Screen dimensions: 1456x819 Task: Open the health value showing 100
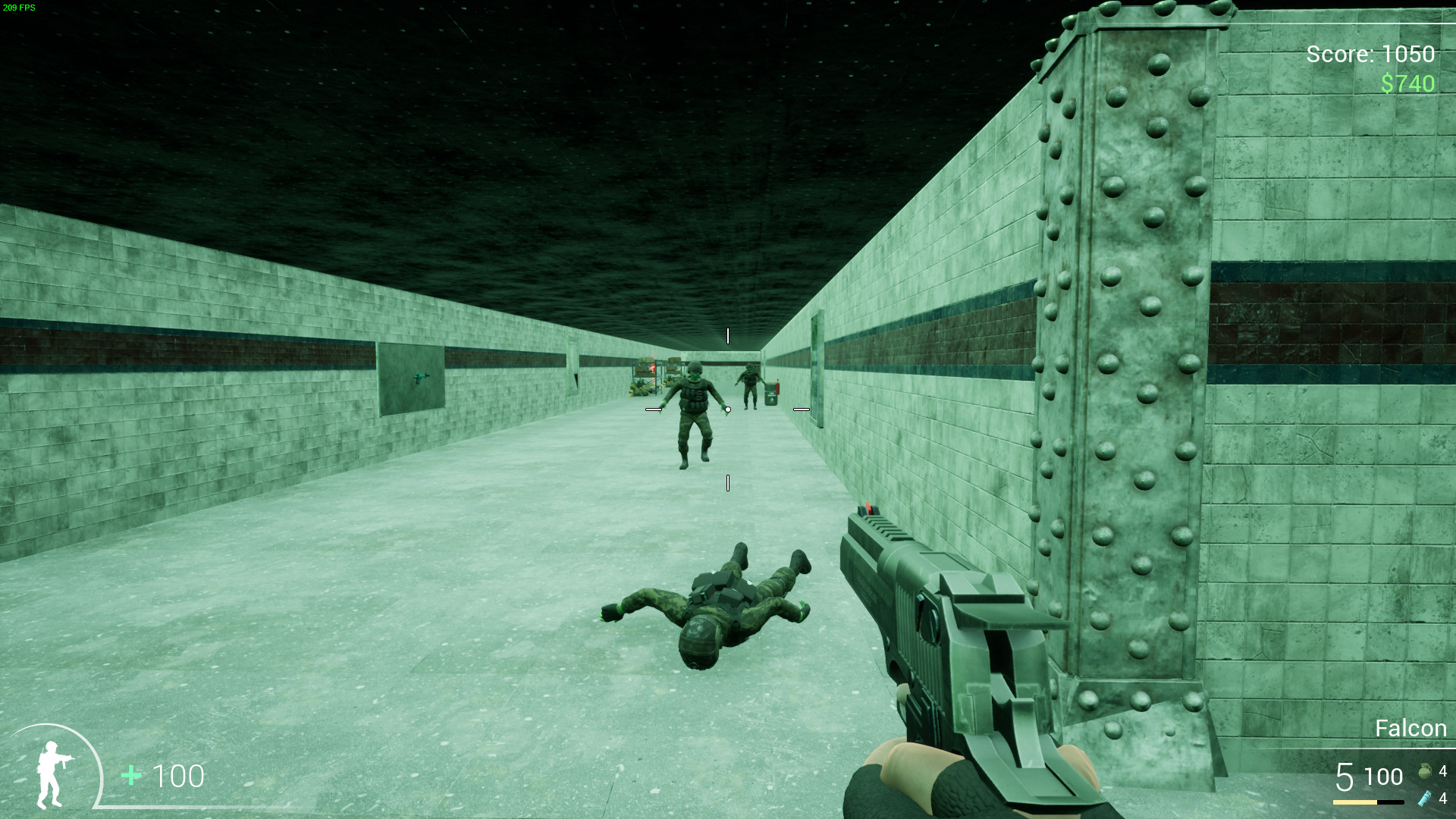179,776
